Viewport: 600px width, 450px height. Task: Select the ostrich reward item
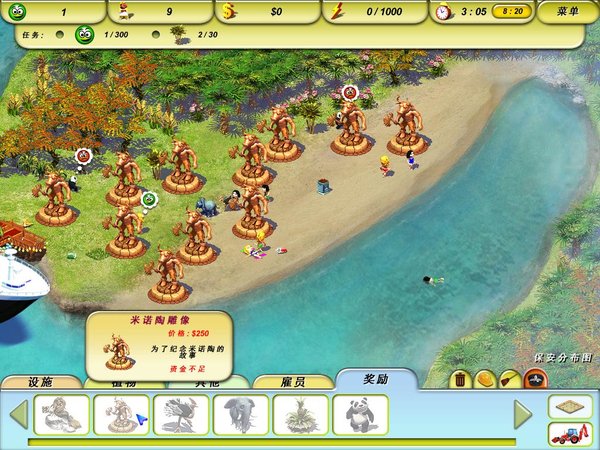point(181,414)
